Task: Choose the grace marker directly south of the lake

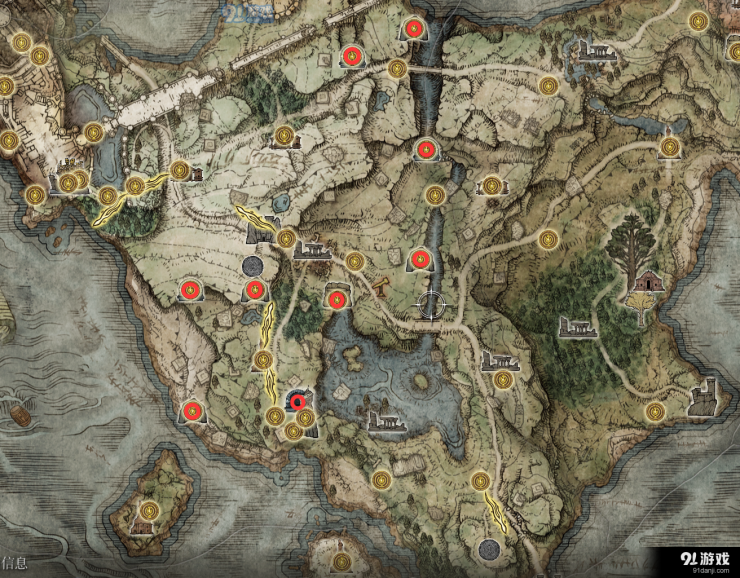Action: point(380,479)
